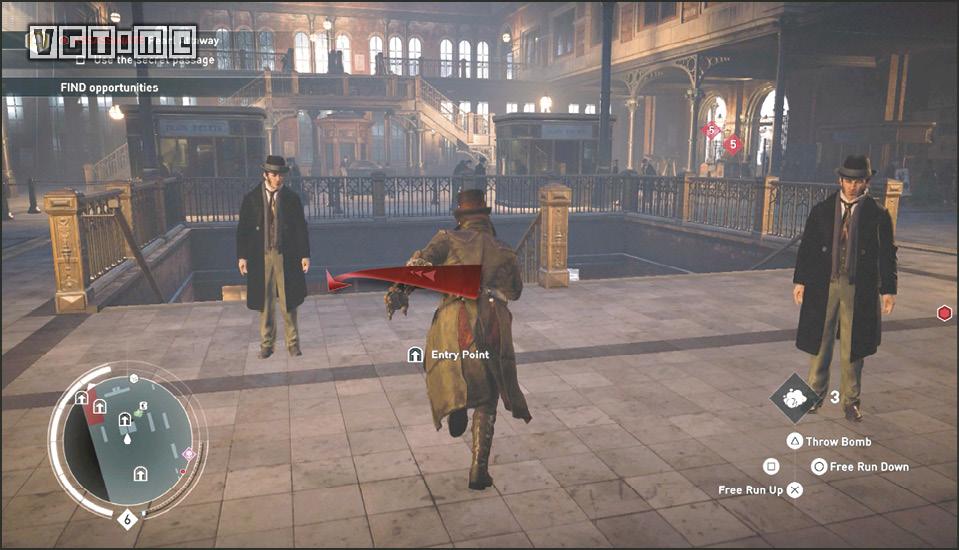
Task: Tick the Use the secret passage checkbox
Action: click(x=82, y=60)
